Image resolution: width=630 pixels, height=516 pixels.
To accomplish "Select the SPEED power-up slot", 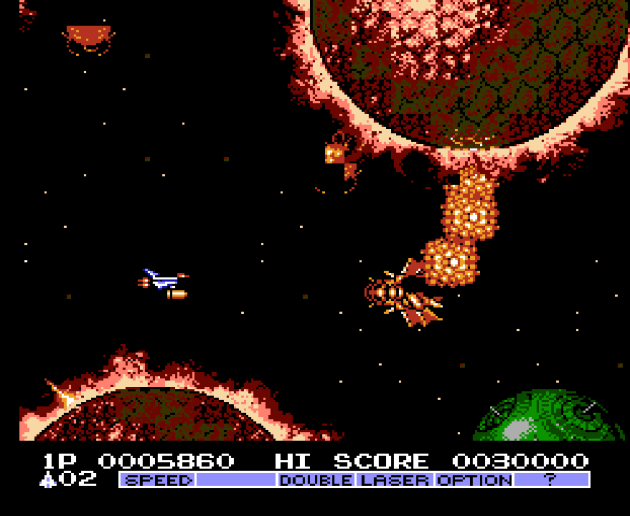I will [158, 480].
